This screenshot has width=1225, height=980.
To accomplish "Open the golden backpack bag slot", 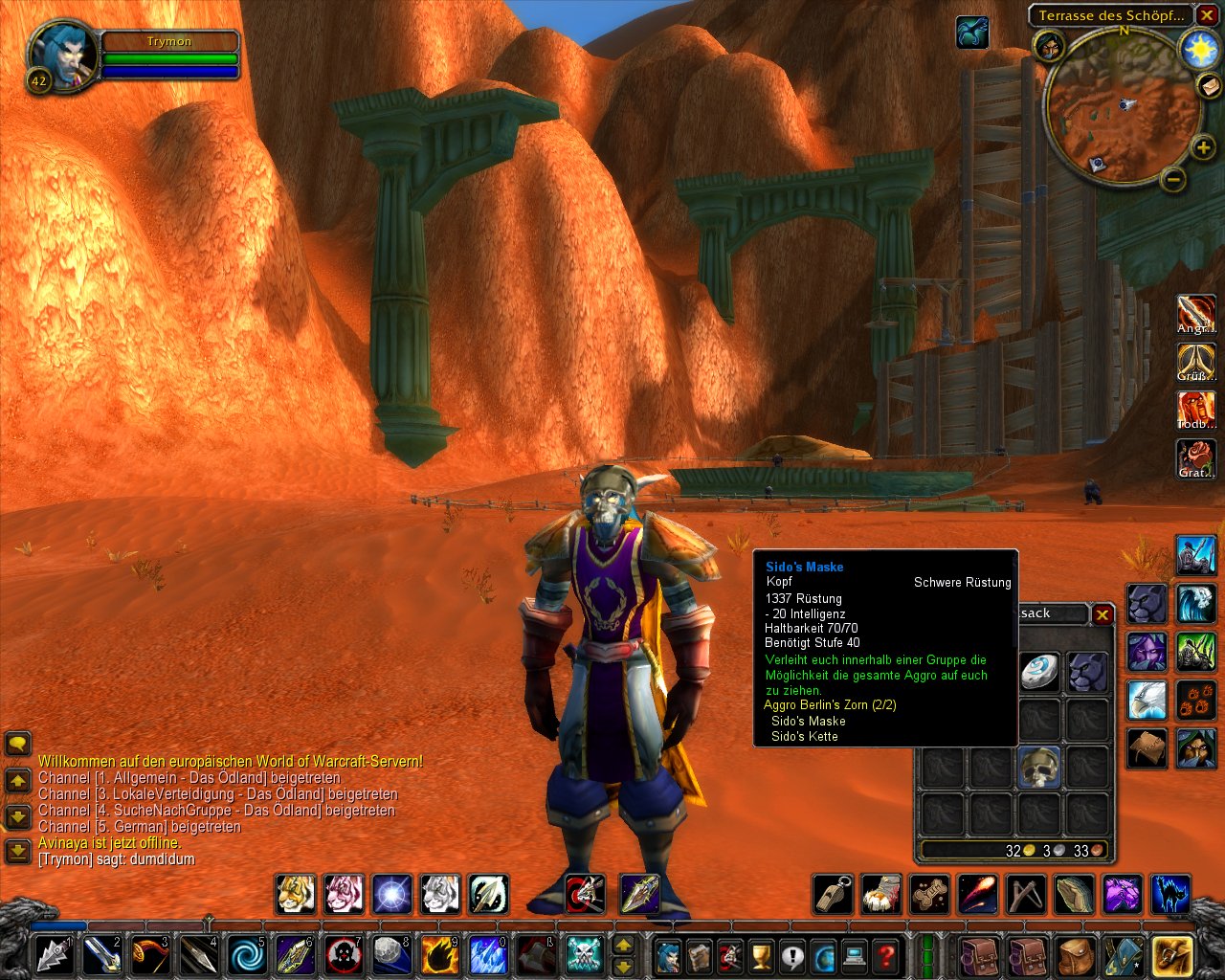I will click(1171, 955).
